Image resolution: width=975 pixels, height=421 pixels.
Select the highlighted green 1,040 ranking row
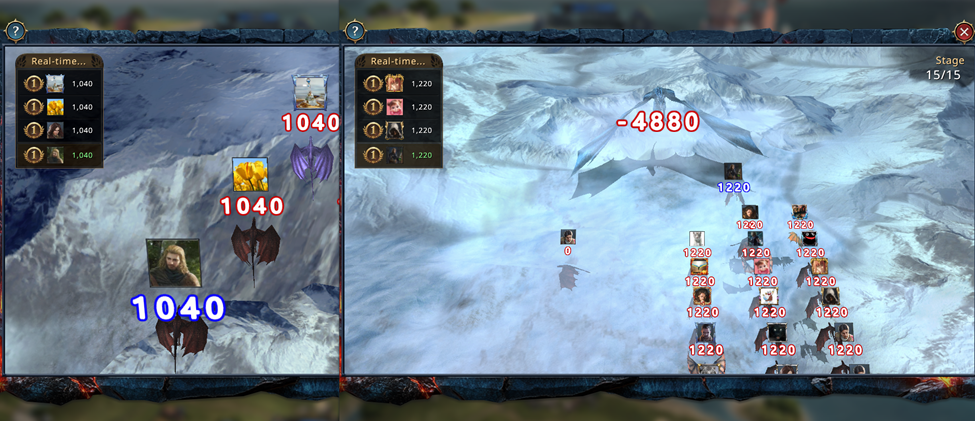pyautogui.click(x=59, y=154)
